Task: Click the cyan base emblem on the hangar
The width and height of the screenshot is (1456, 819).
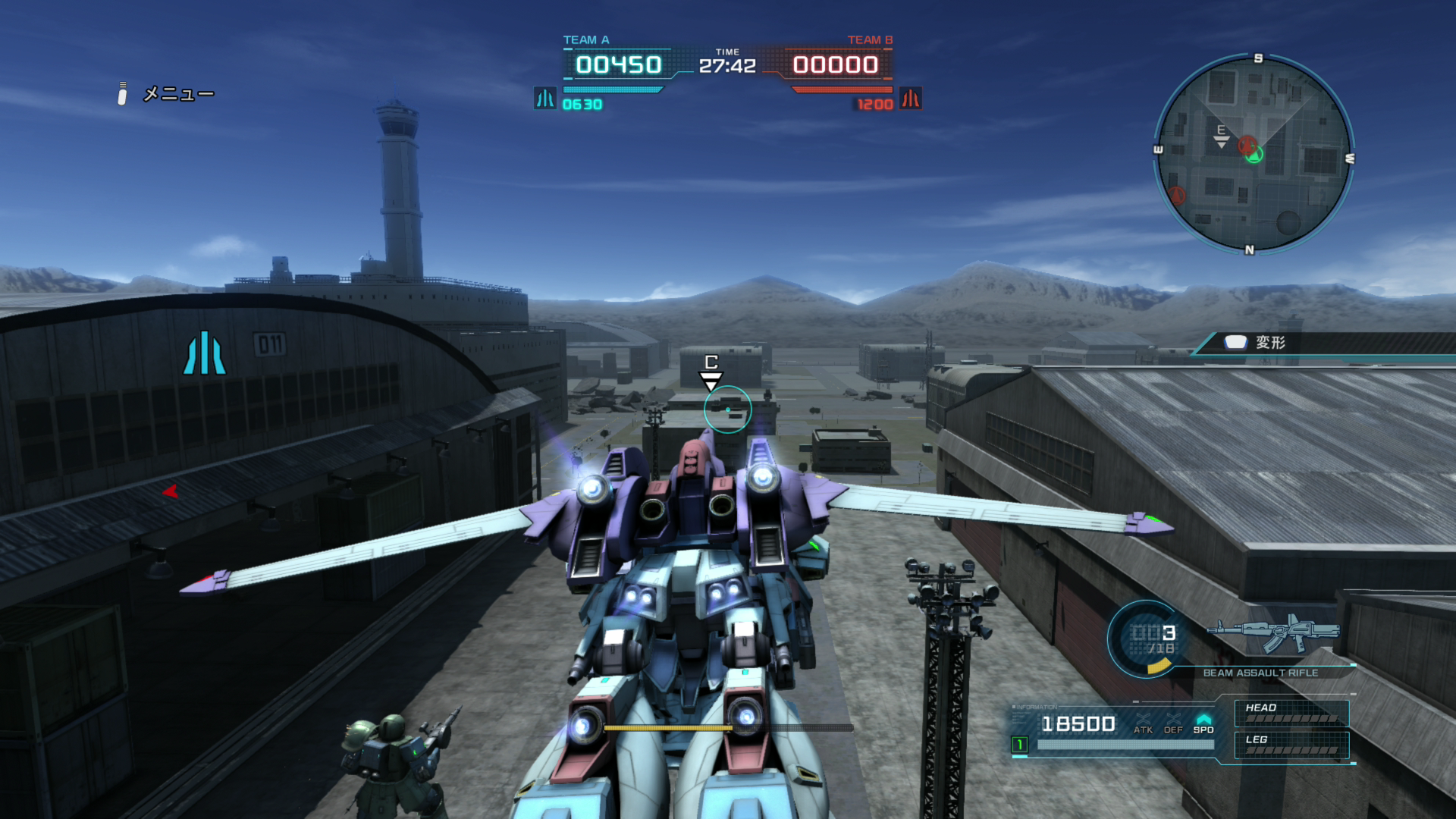Action: click(x=205, y=353)
